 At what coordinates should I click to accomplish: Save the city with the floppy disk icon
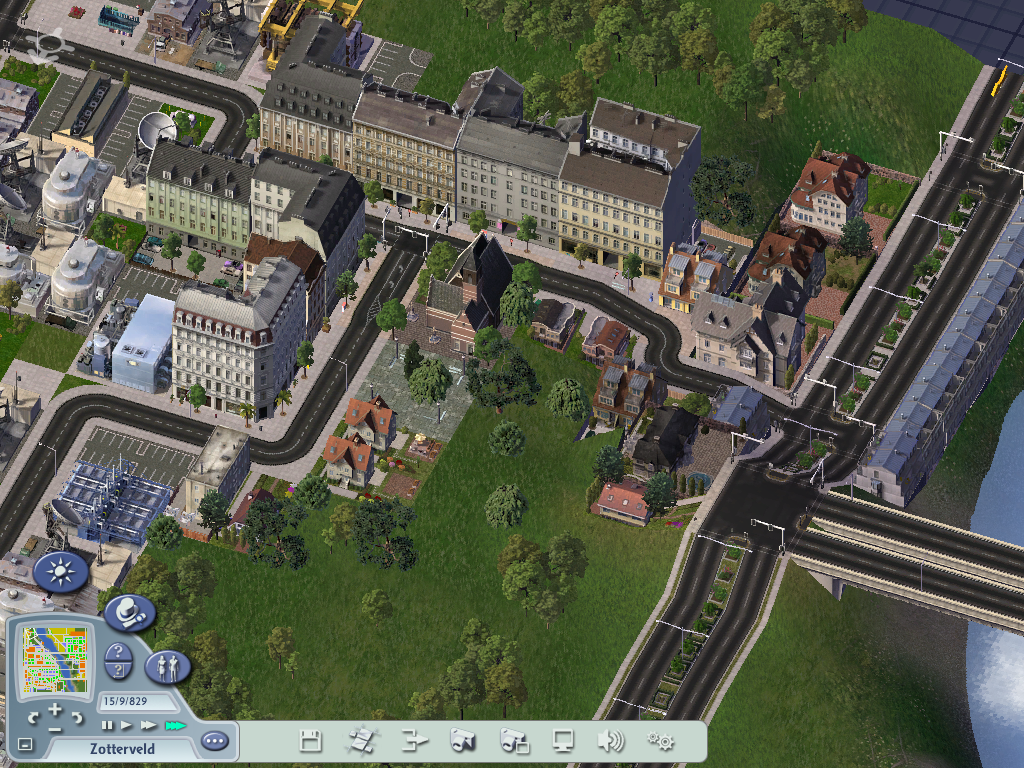click(311, 741)
